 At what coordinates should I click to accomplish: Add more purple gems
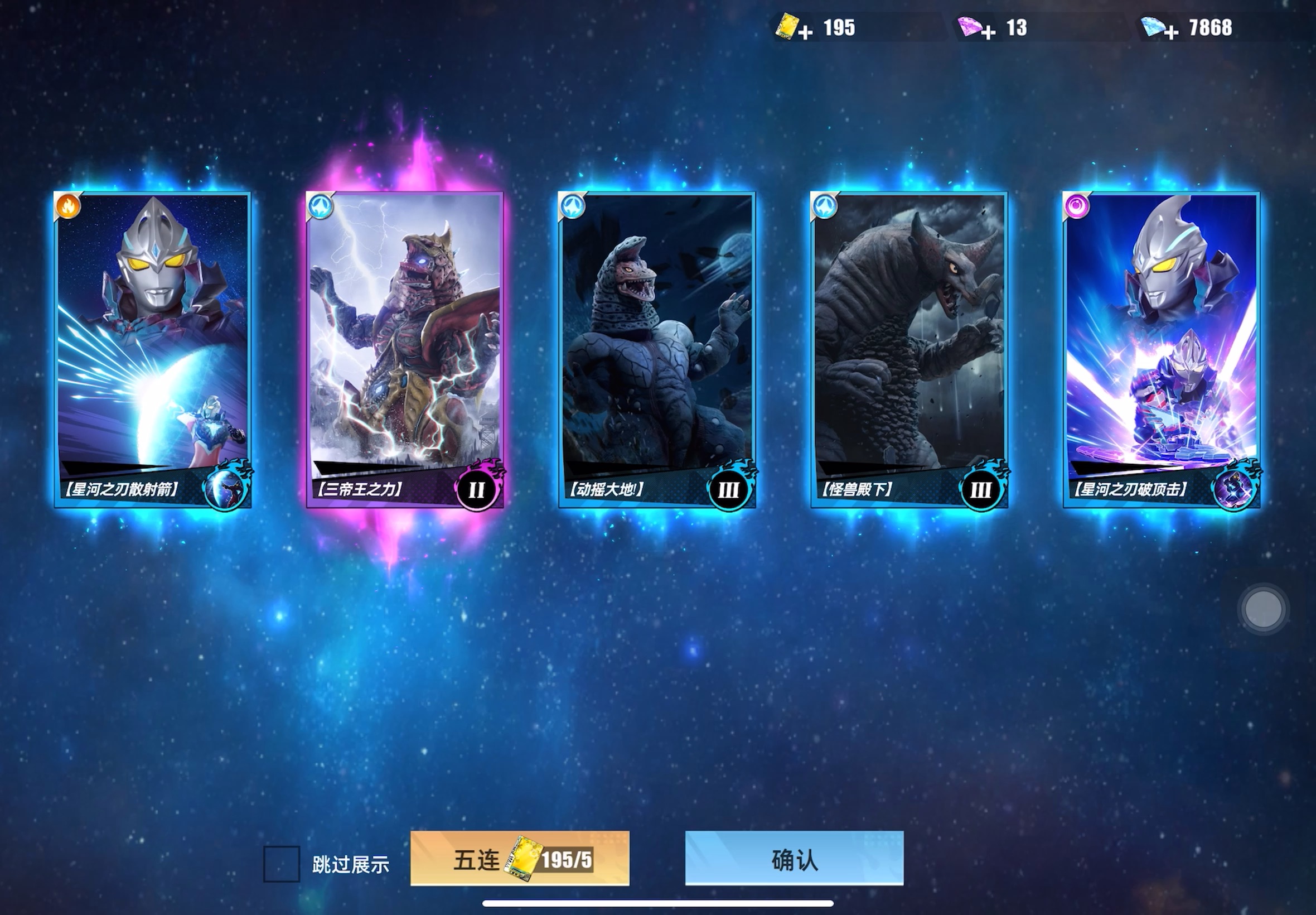coord(988,32)
